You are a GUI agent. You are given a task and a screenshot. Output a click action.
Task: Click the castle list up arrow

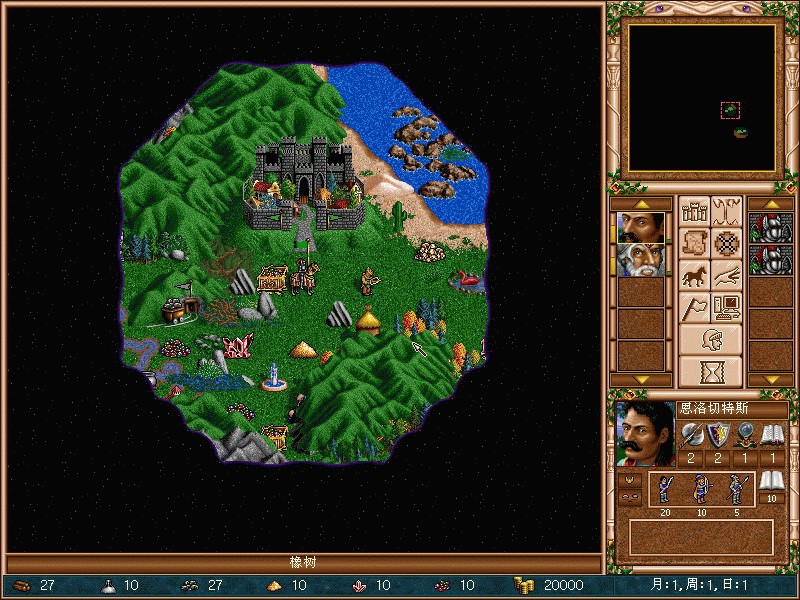771,204
